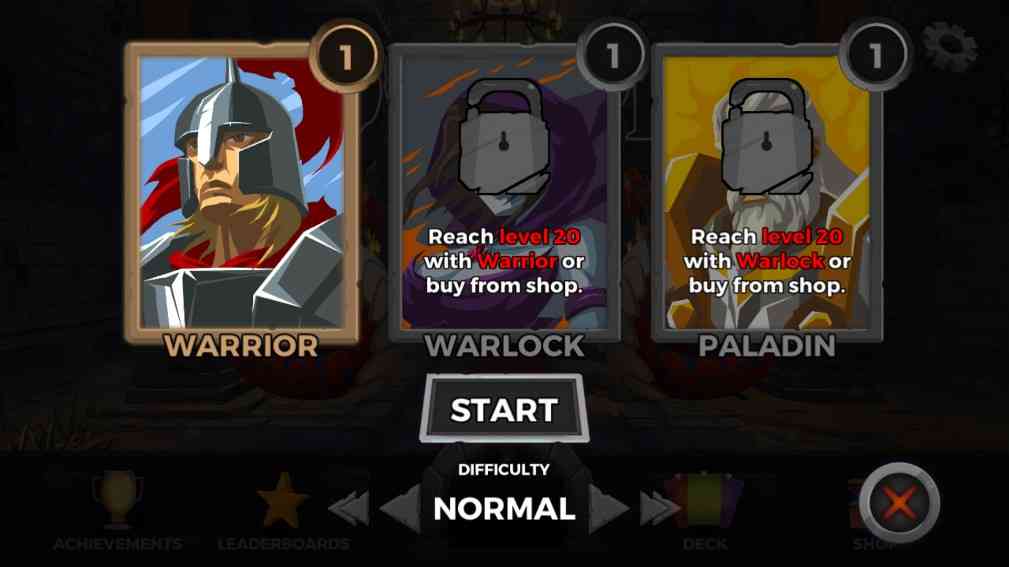Close the character select with the red X
Image resolution: width=1009 pixels, height=567 pixels.
pos(899,503)
